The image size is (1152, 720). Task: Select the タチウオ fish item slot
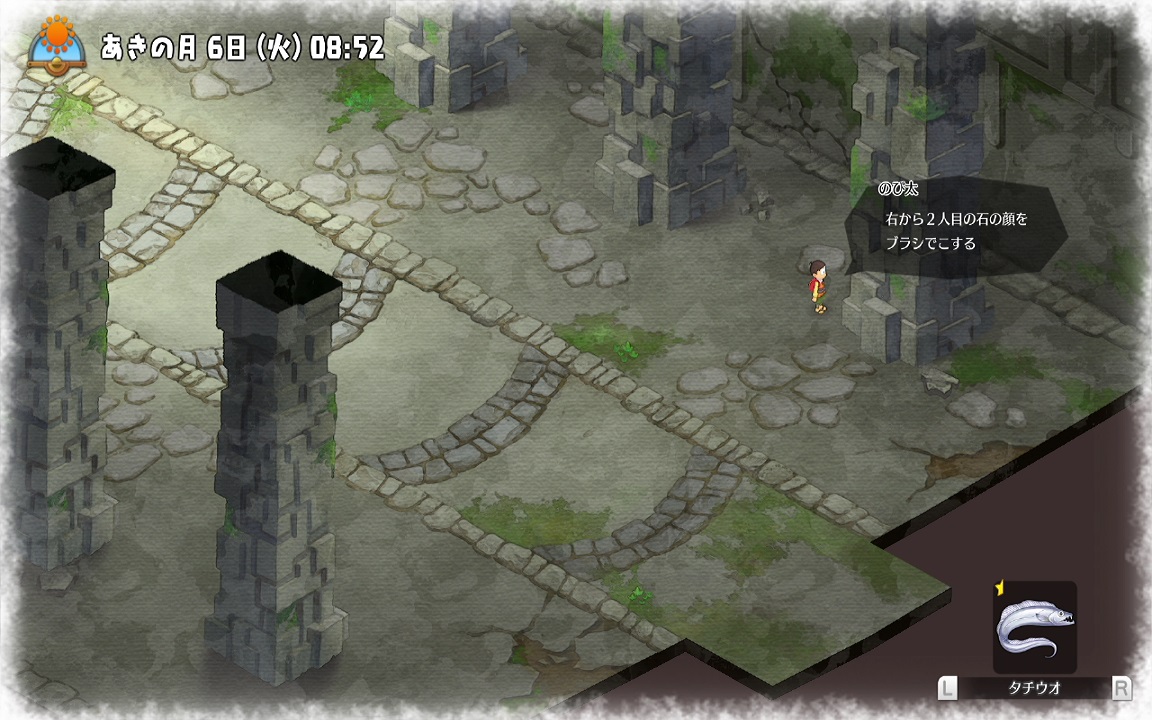pos(1034,628)
